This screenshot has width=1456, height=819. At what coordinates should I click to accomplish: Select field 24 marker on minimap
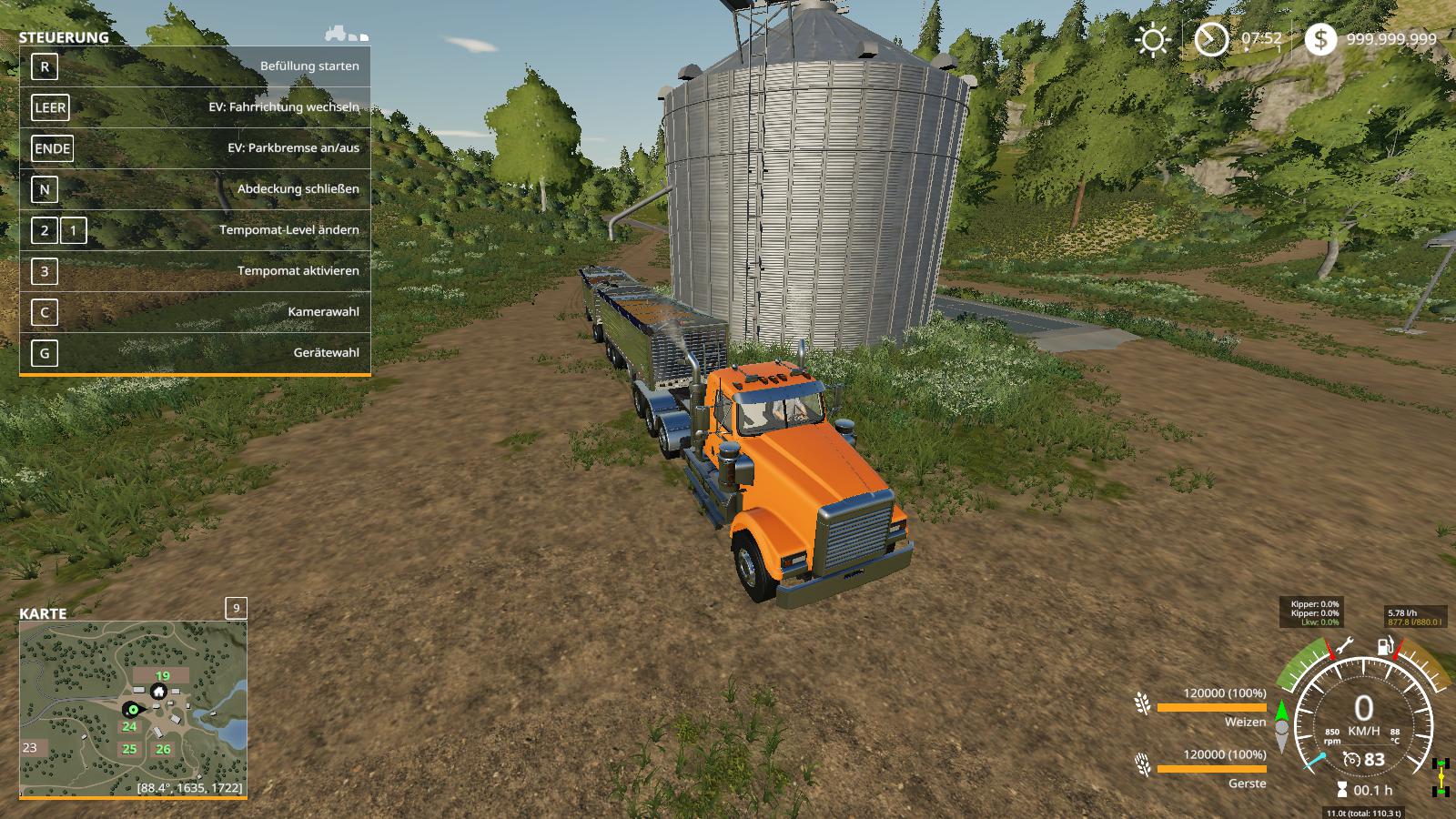pos(129,726)
